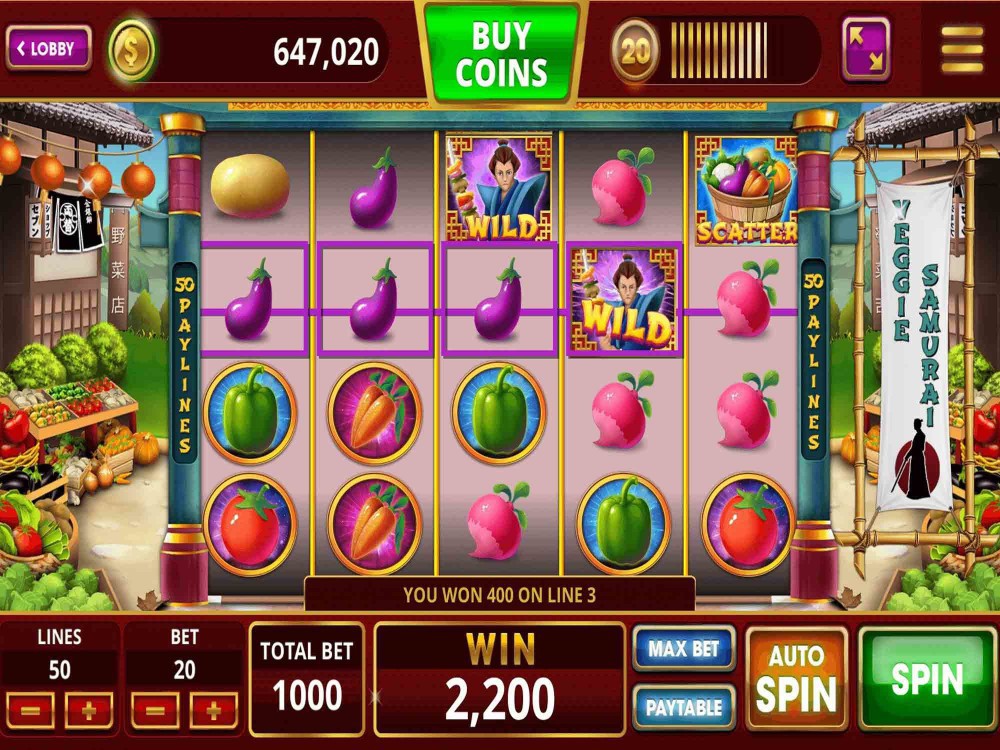
Task: Toggle fullscreen with the arrows icon
Action: pyautogui.click(x=866, y=48)
